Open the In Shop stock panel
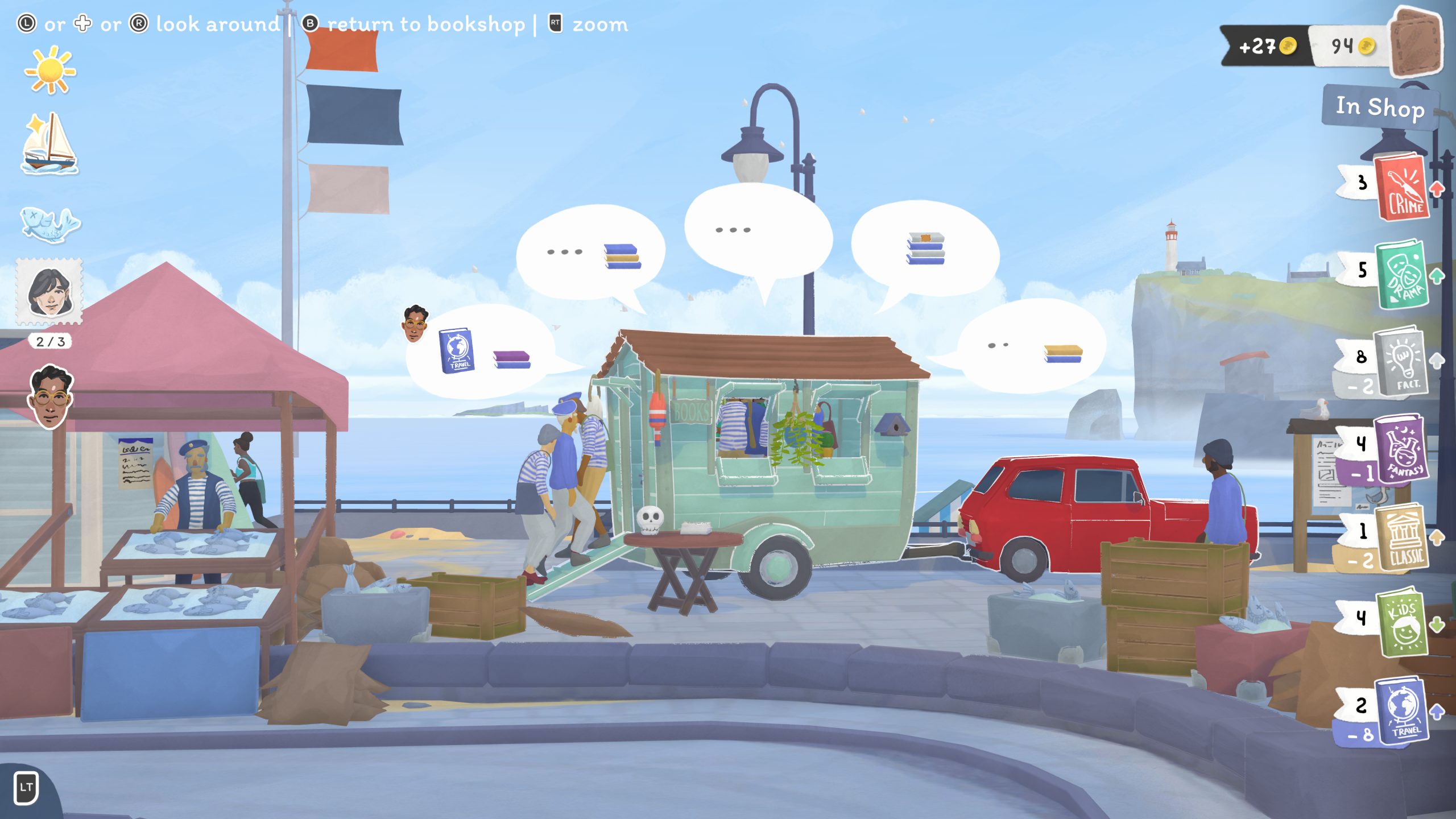 click(x=1380, y=107)
